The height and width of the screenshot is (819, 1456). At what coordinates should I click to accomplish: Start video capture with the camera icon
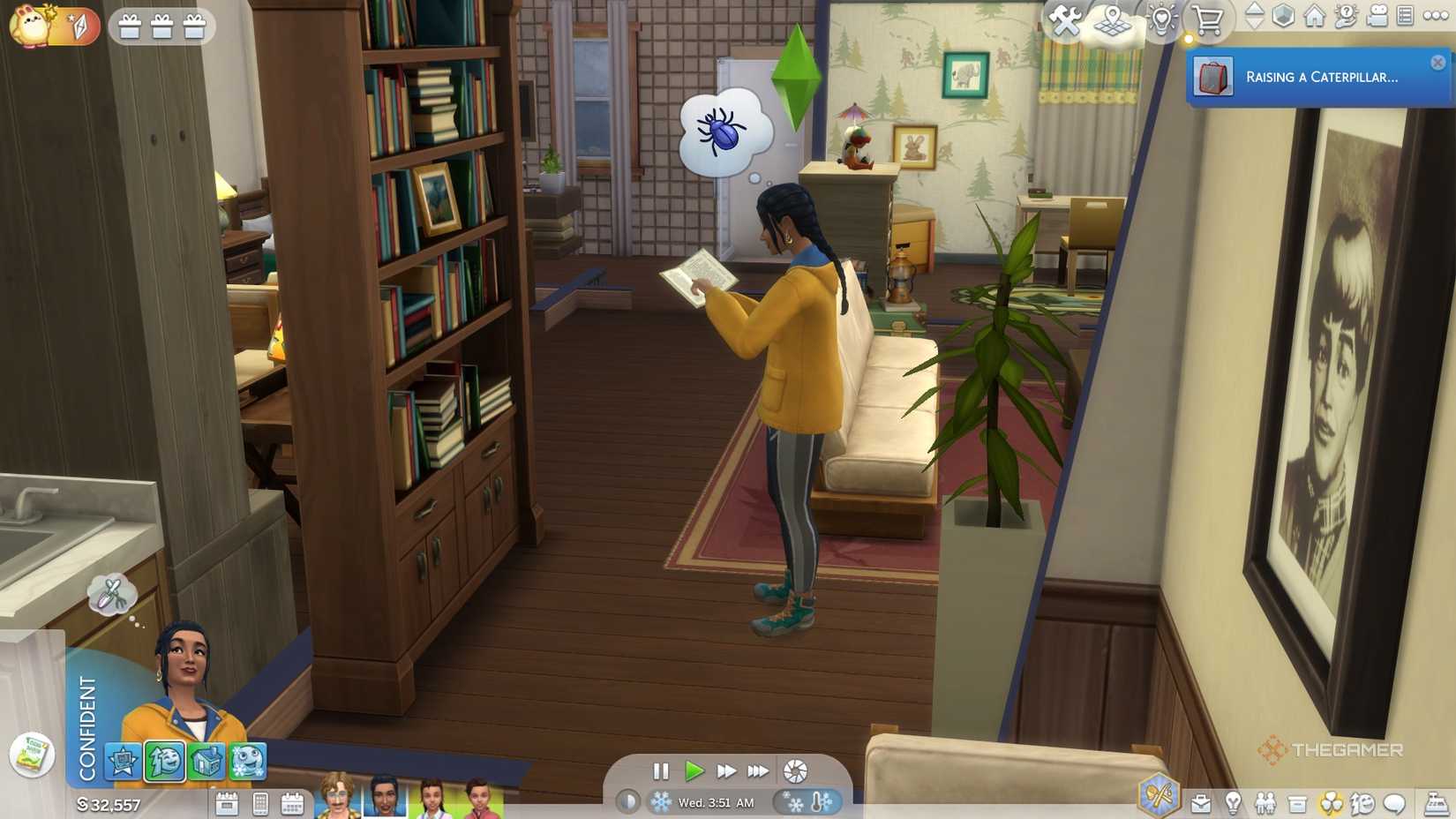tap(1378, 16)
